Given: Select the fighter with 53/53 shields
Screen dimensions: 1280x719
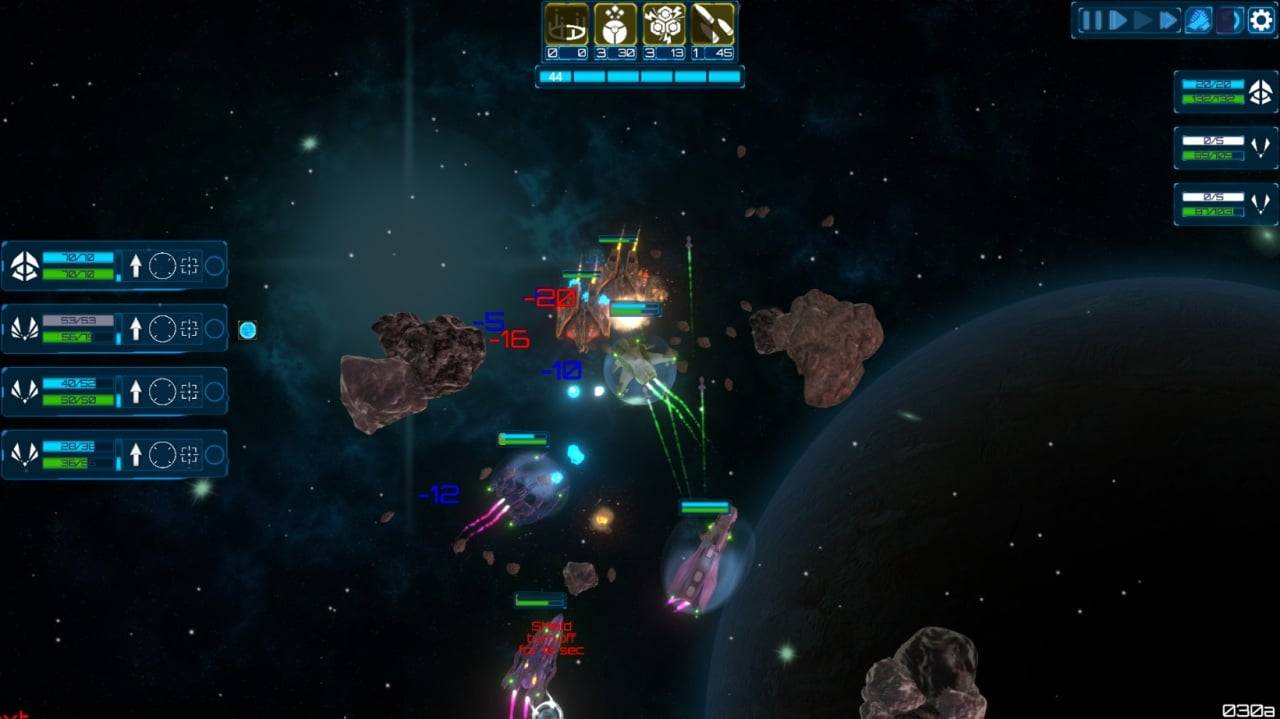Looking at the screenshot, I should pyautogui.click(x=25, y=329).
